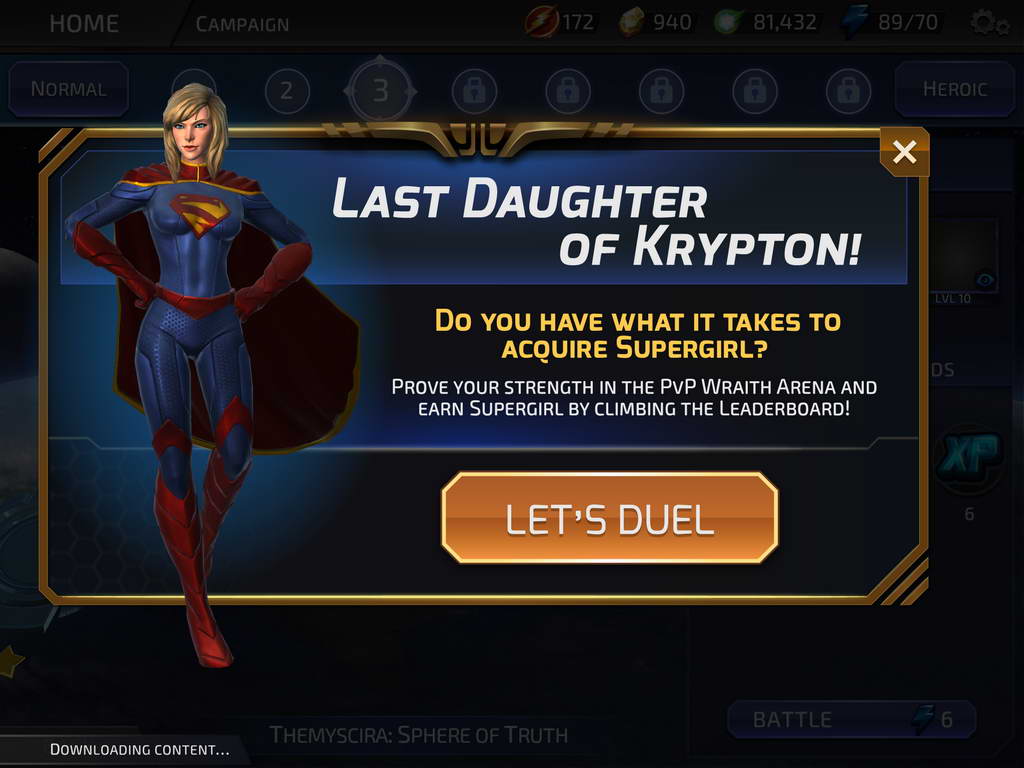Select campaign stage 3

[x=380, y=92]
